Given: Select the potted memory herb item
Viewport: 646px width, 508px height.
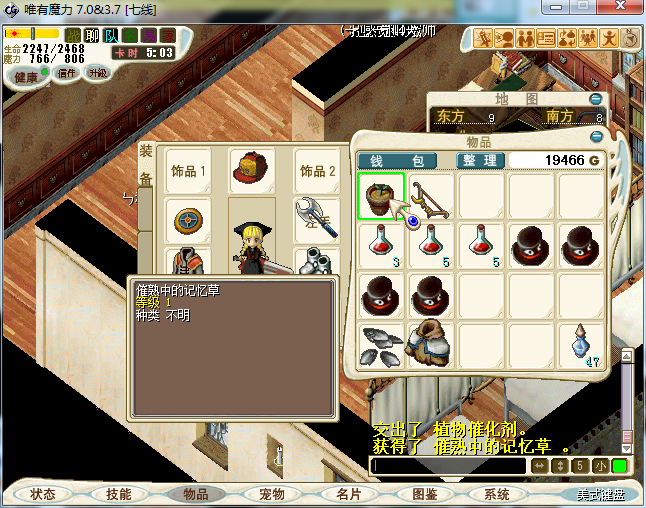Looking at the screenshot, I should [x=381, y=196].
